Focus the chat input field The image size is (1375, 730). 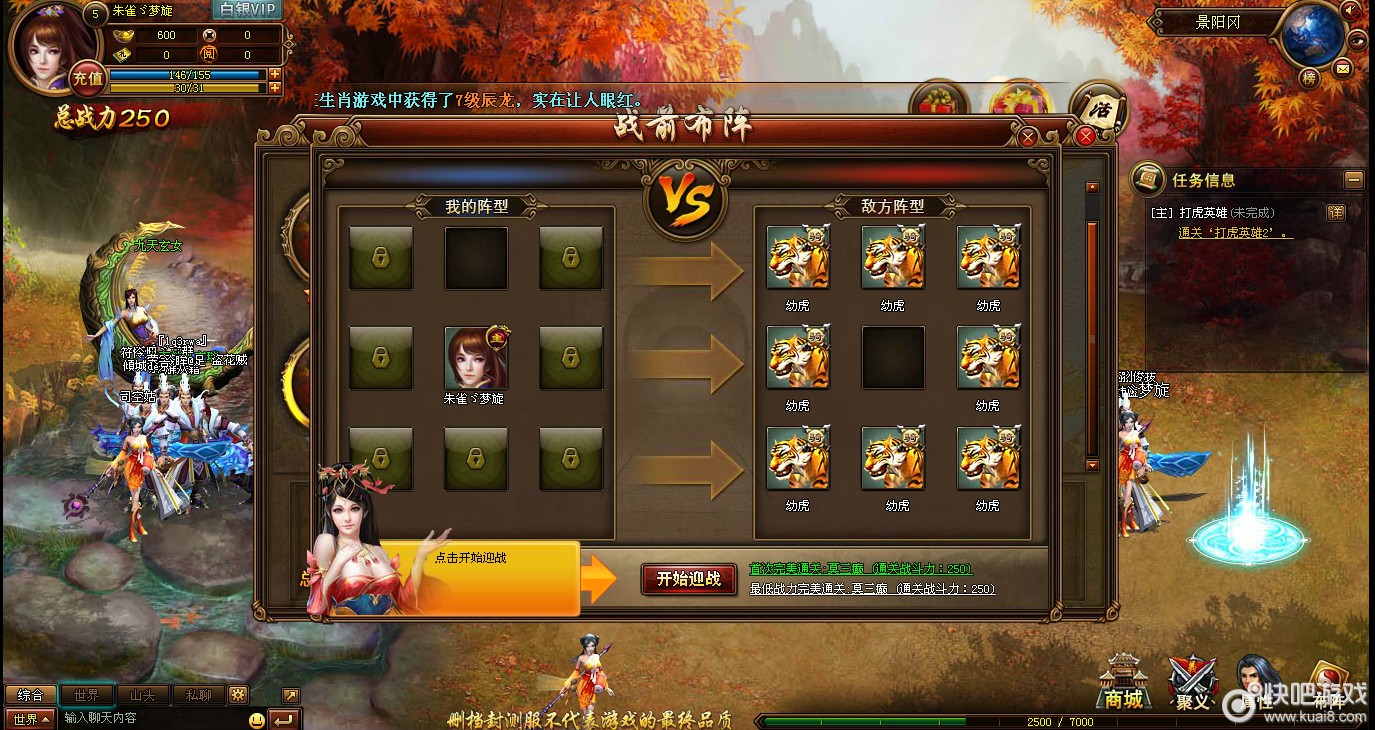click(150, 718)
